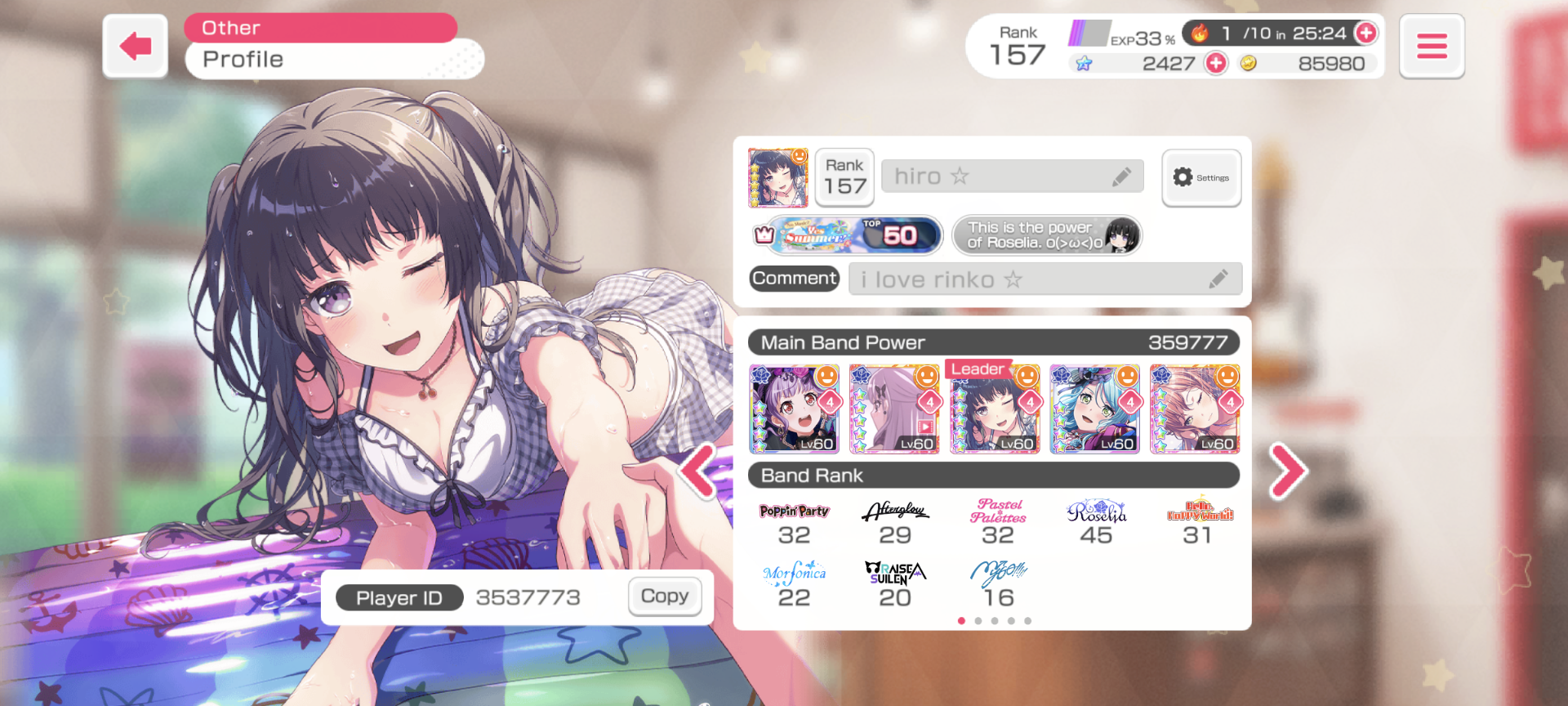The width and height of the screenshot is (1568, 706).
Task: Select the 'power of Roselia' title badge
Action: tap(1046, 236)
